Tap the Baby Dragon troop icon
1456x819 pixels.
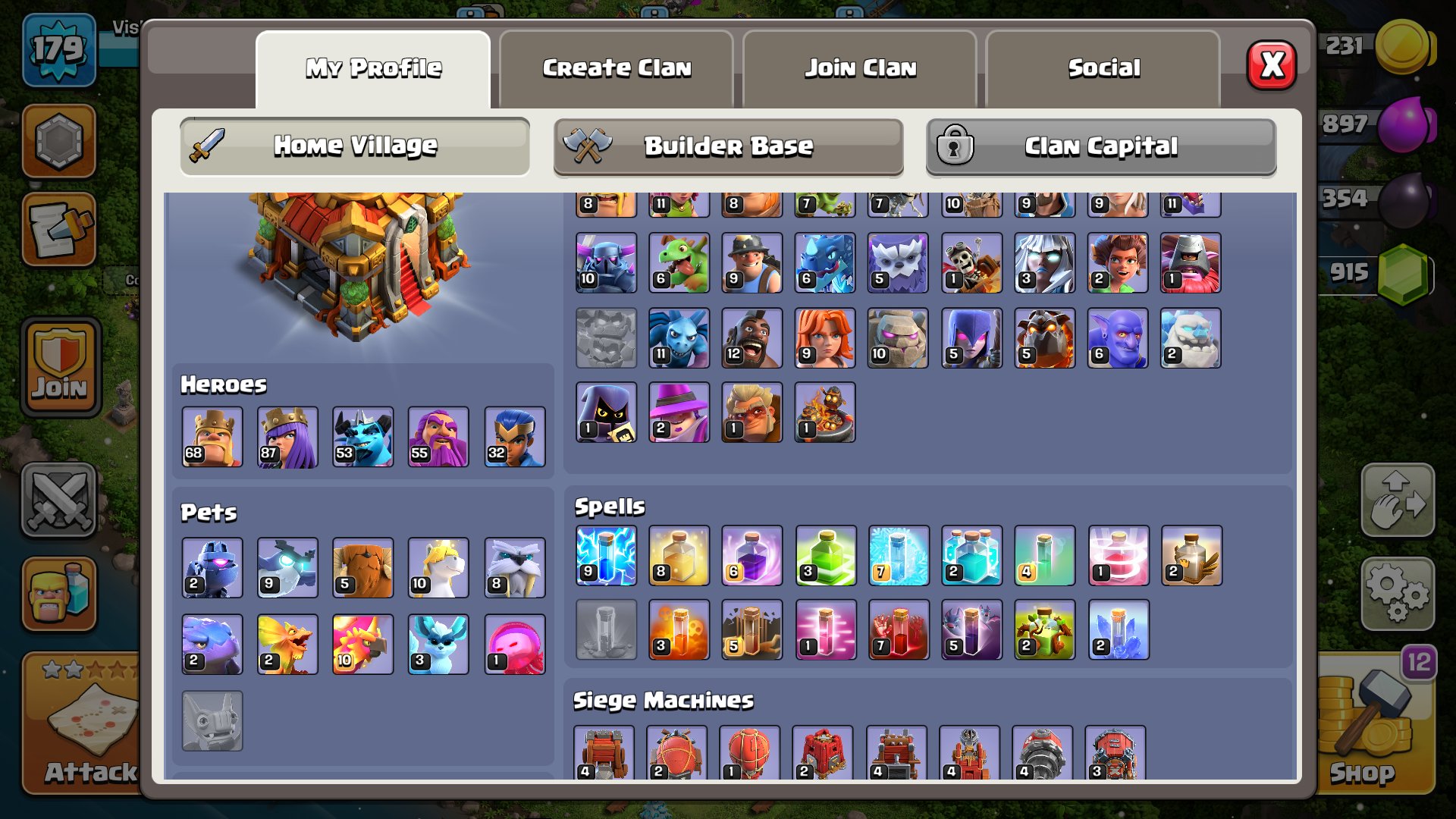[x=678, y=262]
